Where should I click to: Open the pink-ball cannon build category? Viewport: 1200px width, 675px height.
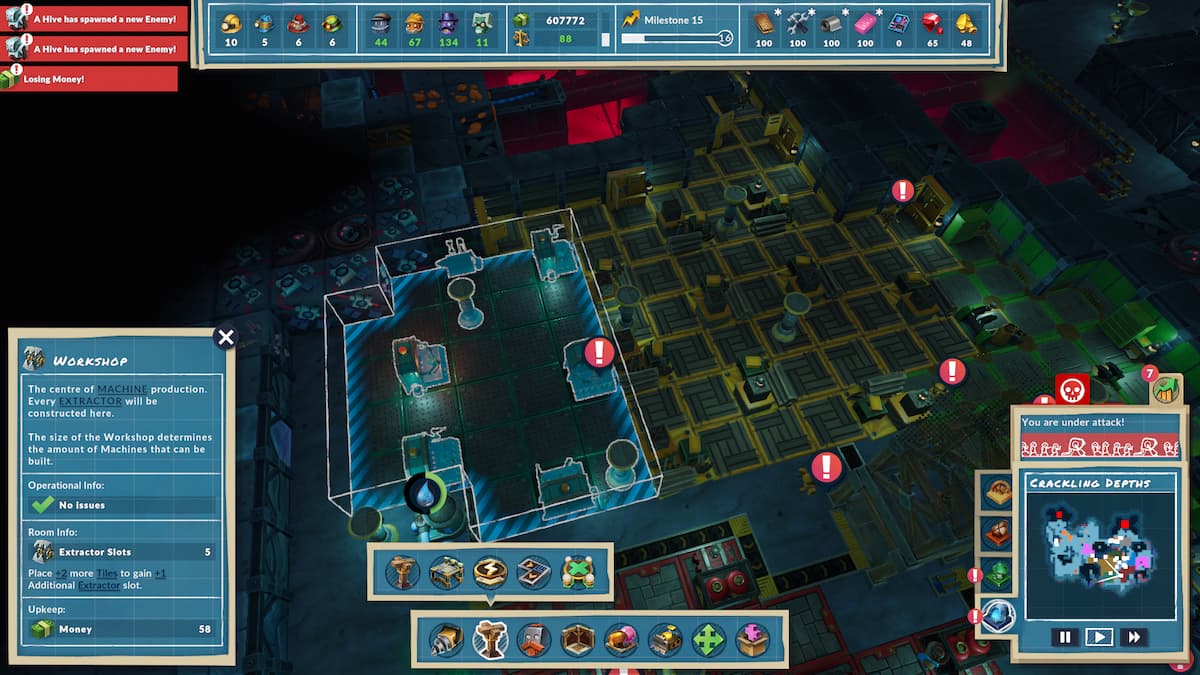click(x=622, y=639)
